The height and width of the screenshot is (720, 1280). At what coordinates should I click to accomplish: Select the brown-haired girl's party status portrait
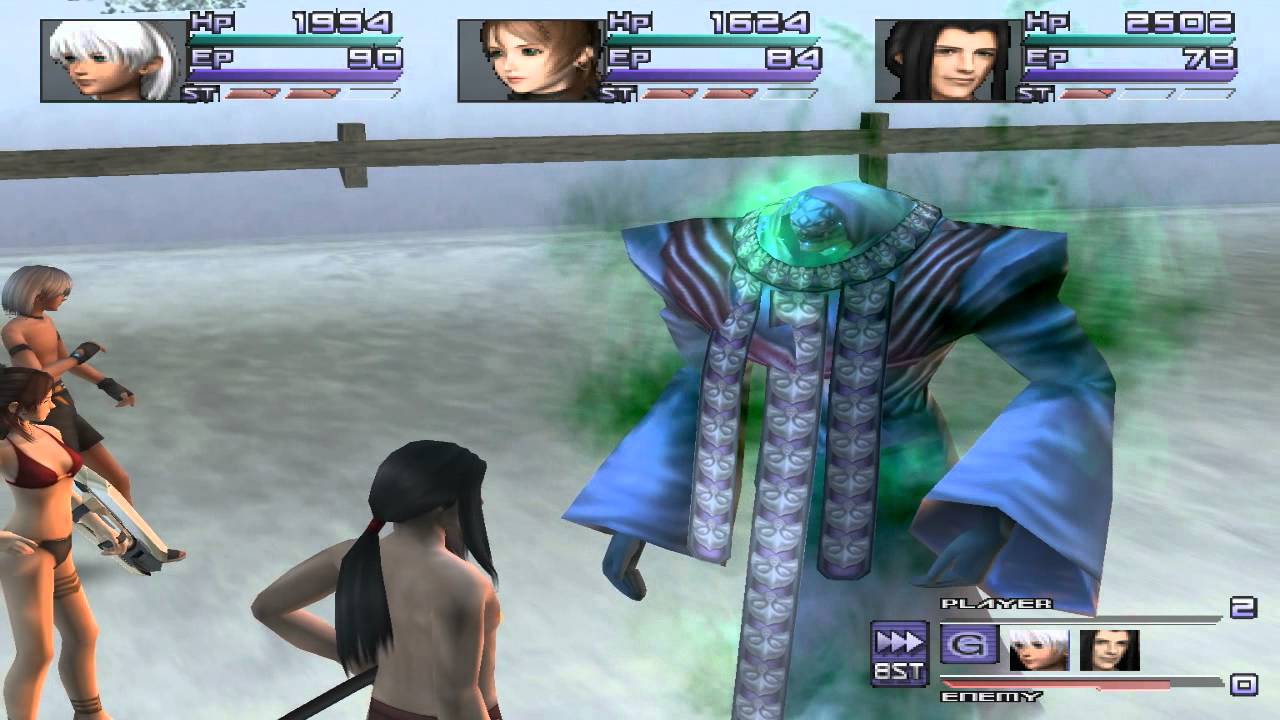pyautogui.click(x=530, y=61)
